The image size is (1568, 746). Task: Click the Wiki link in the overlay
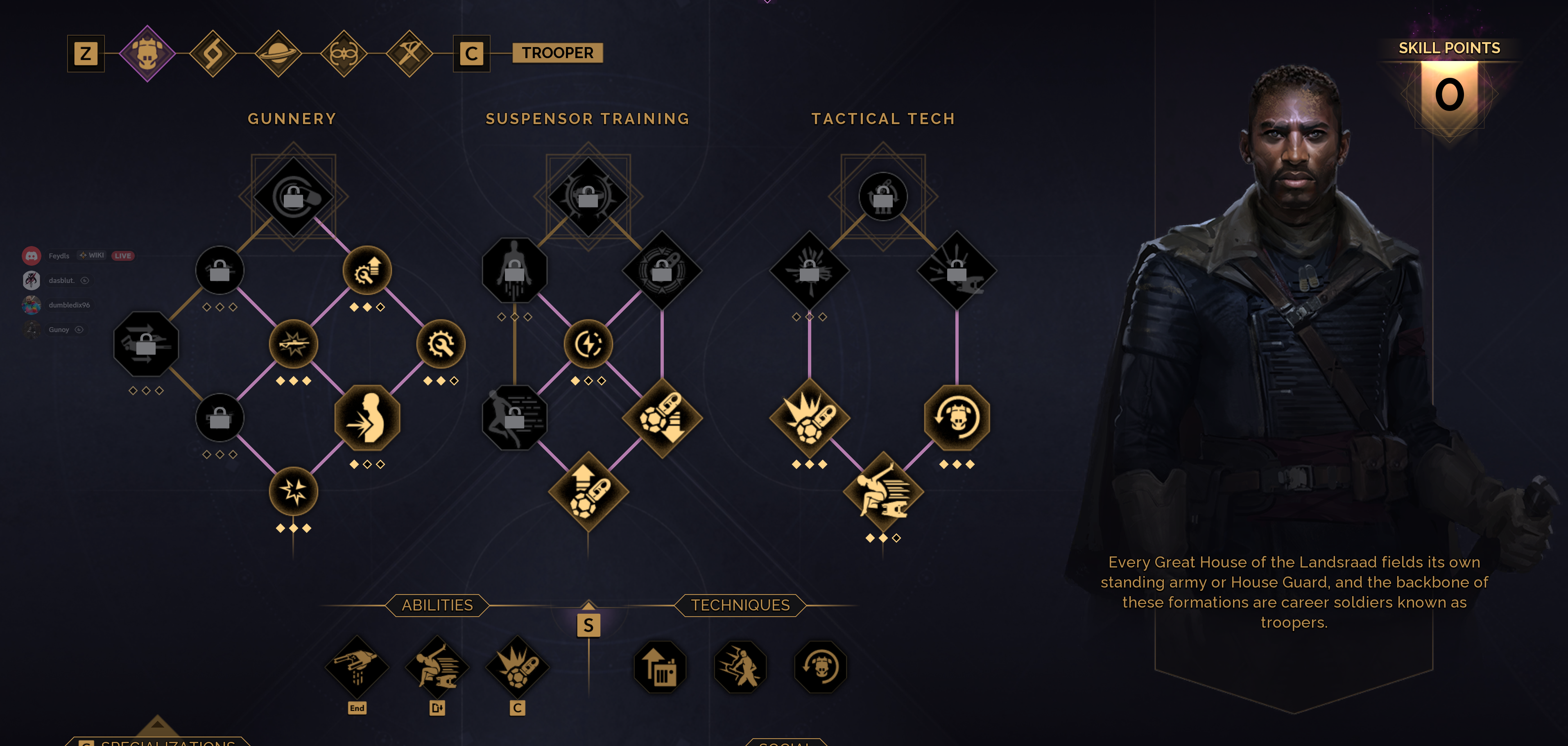[93, 255]
